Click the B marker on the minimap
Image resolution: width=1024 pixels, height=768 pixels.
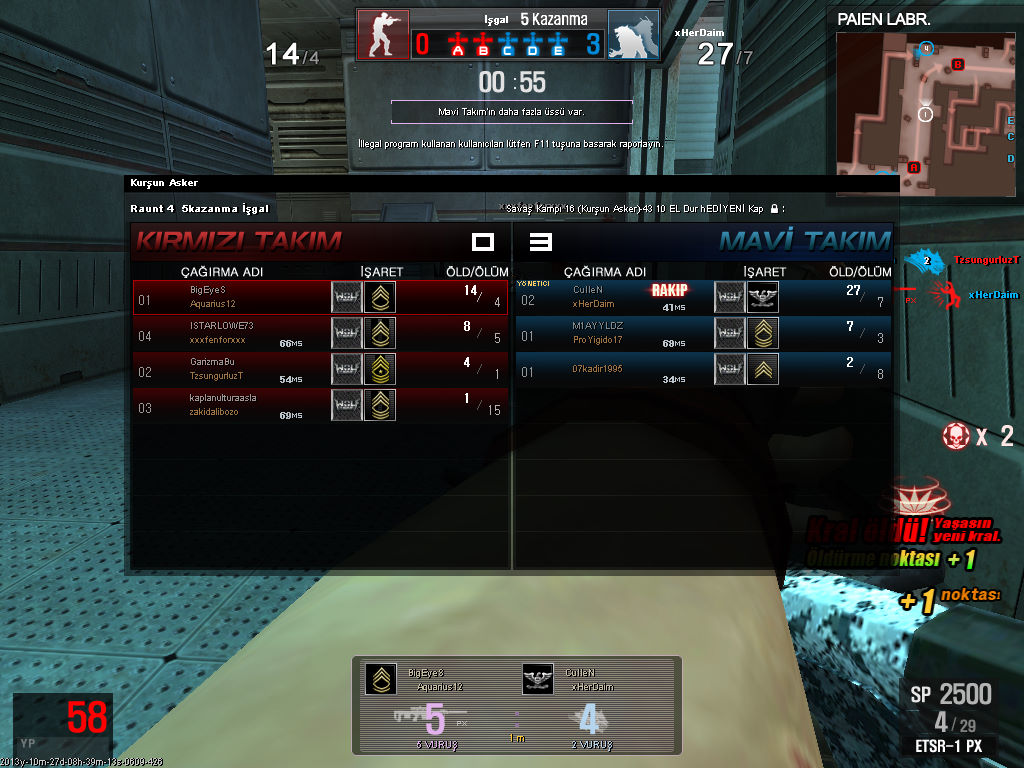tap(958, 65)
